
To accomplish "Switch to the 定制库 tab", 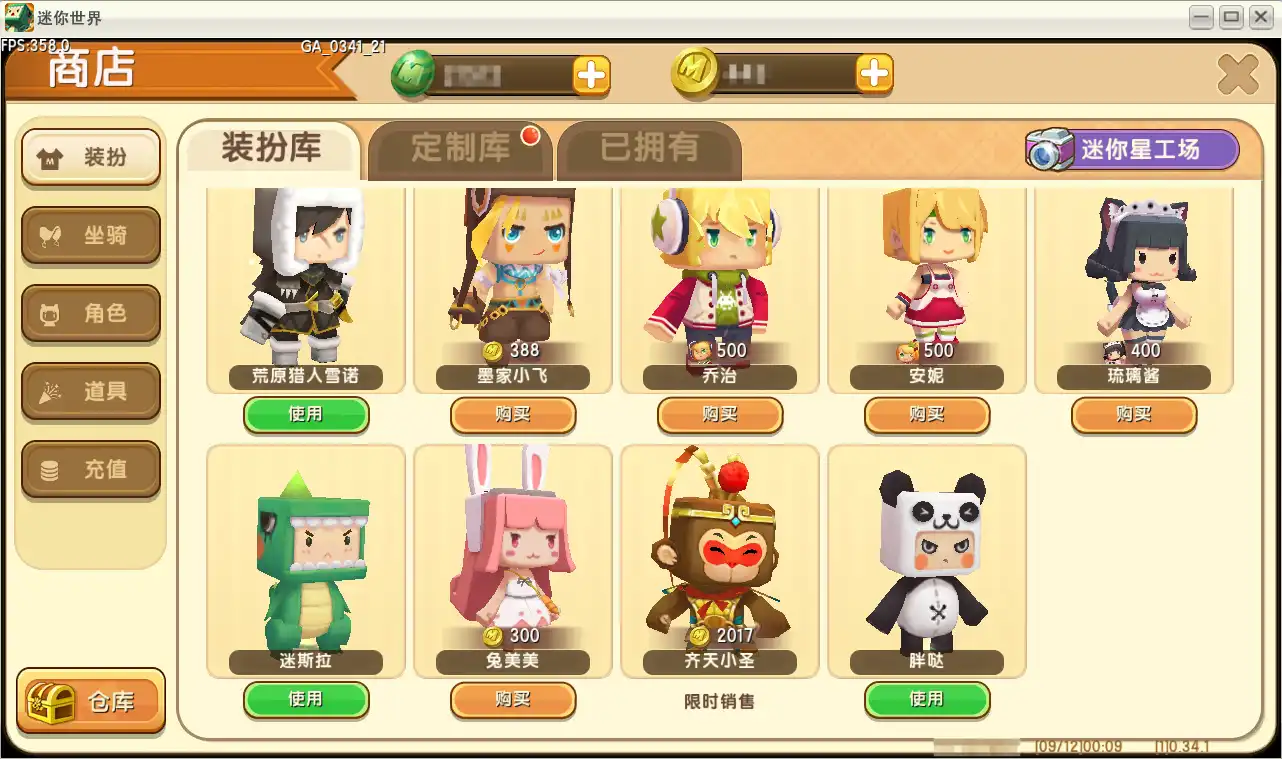I will (x=460, y=144).
